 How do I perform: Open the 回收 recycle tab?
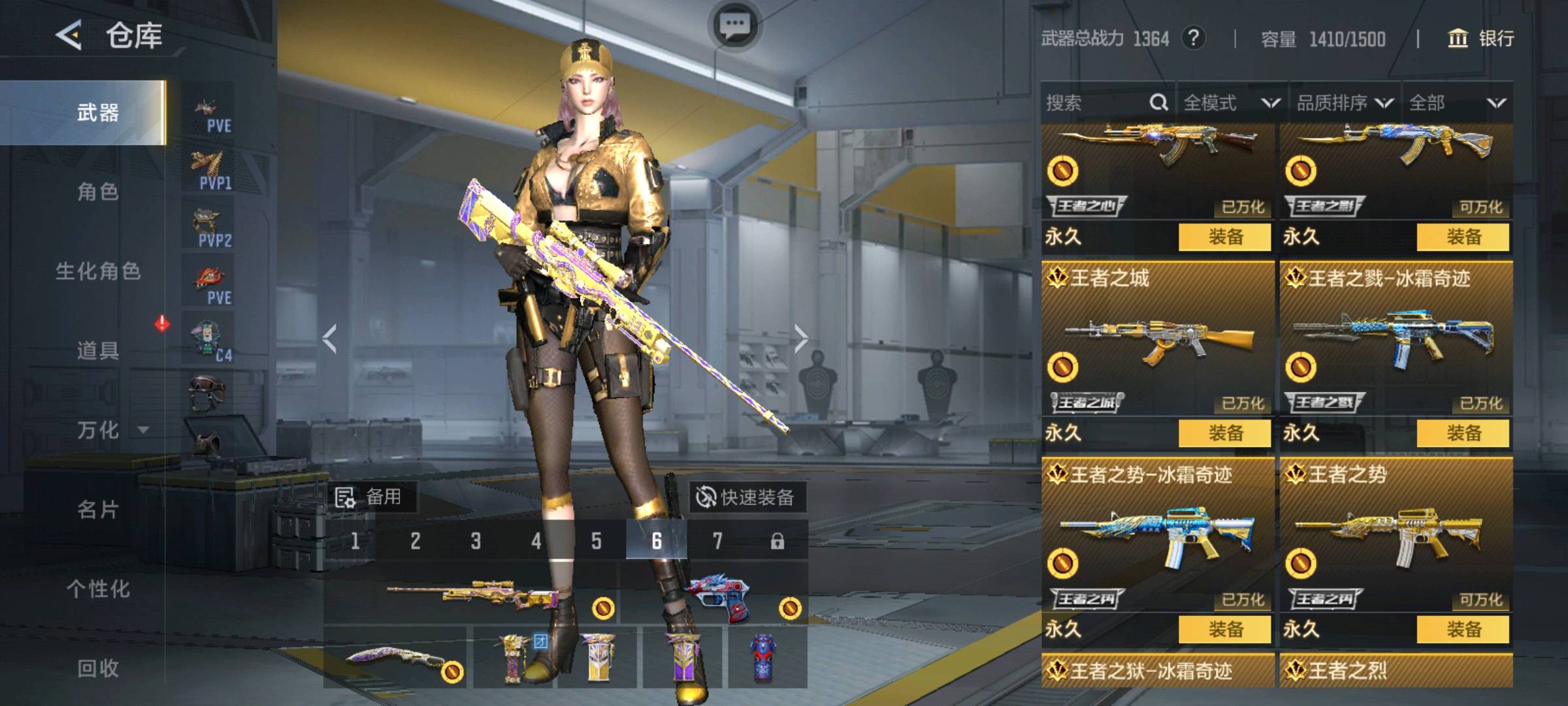[x=98, y=667]
